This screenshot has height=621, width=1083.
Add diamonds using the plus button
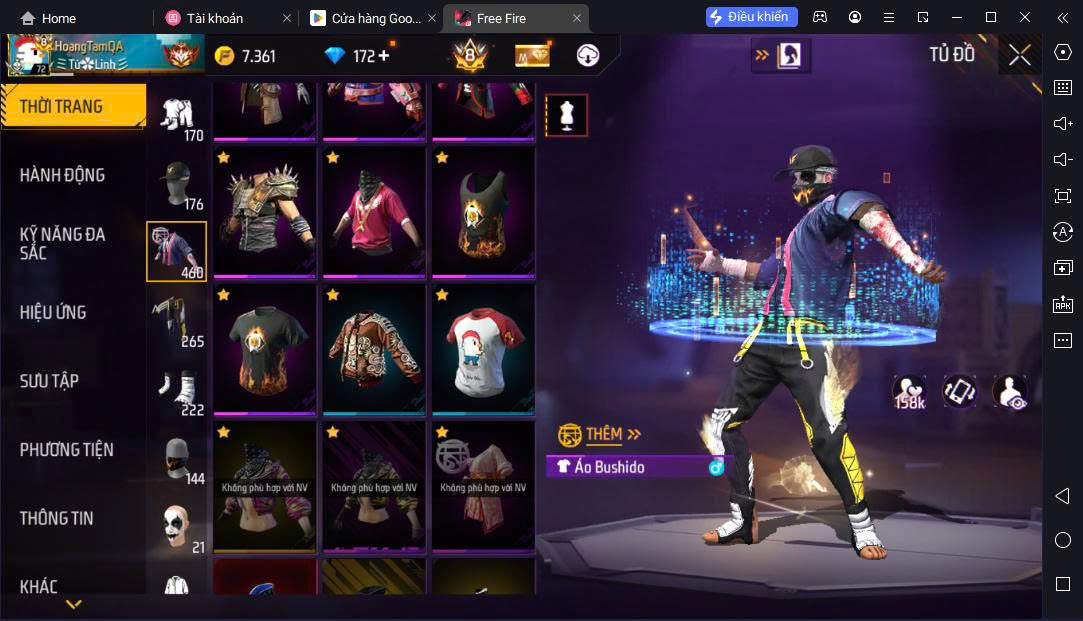click(x=383, y=56)
